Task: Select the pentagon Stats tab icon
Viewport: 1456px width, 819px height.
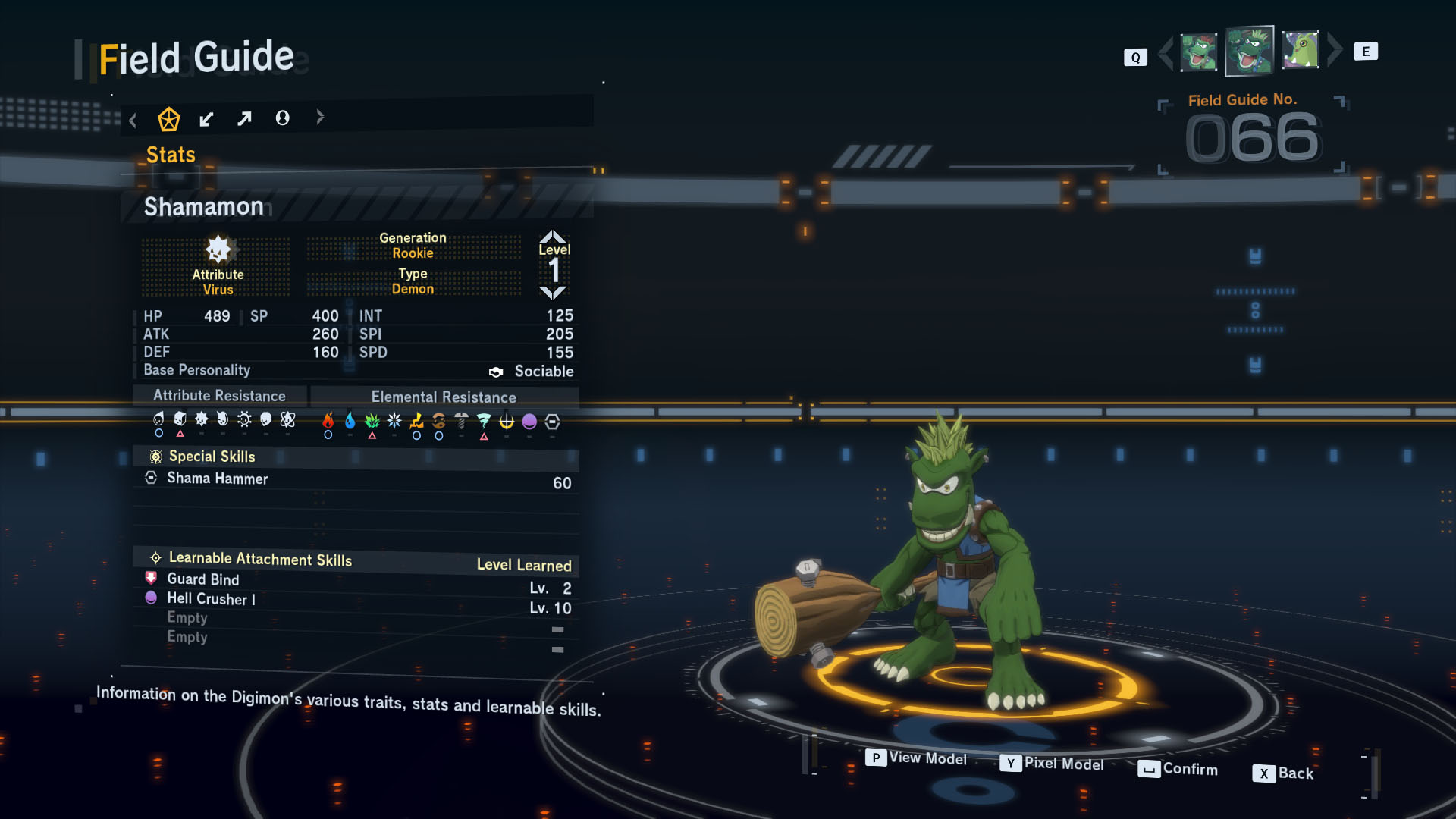Action: 168,119
